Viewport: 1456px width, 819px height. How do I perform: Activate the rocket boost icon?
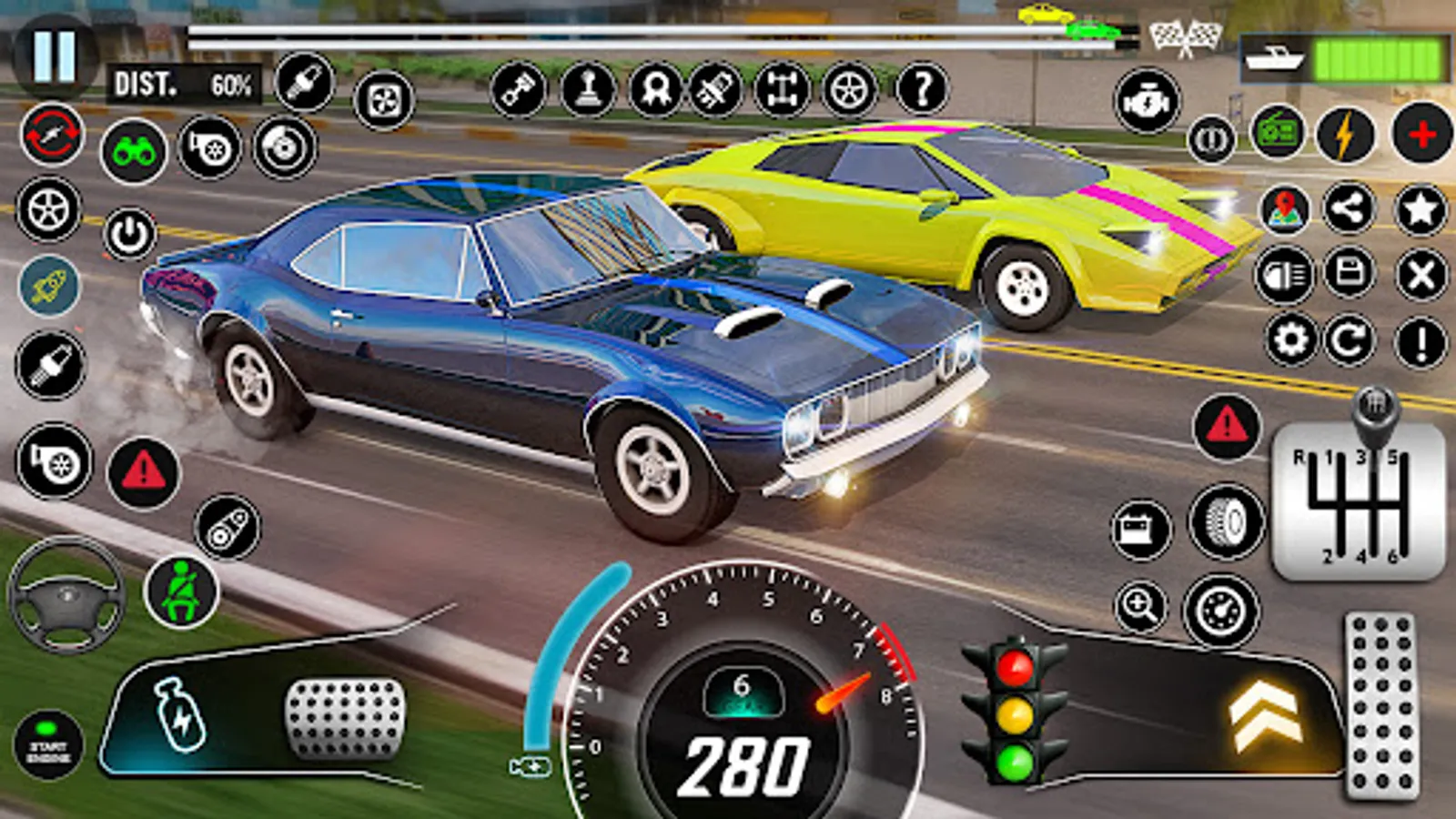click(x=50, y=286)
